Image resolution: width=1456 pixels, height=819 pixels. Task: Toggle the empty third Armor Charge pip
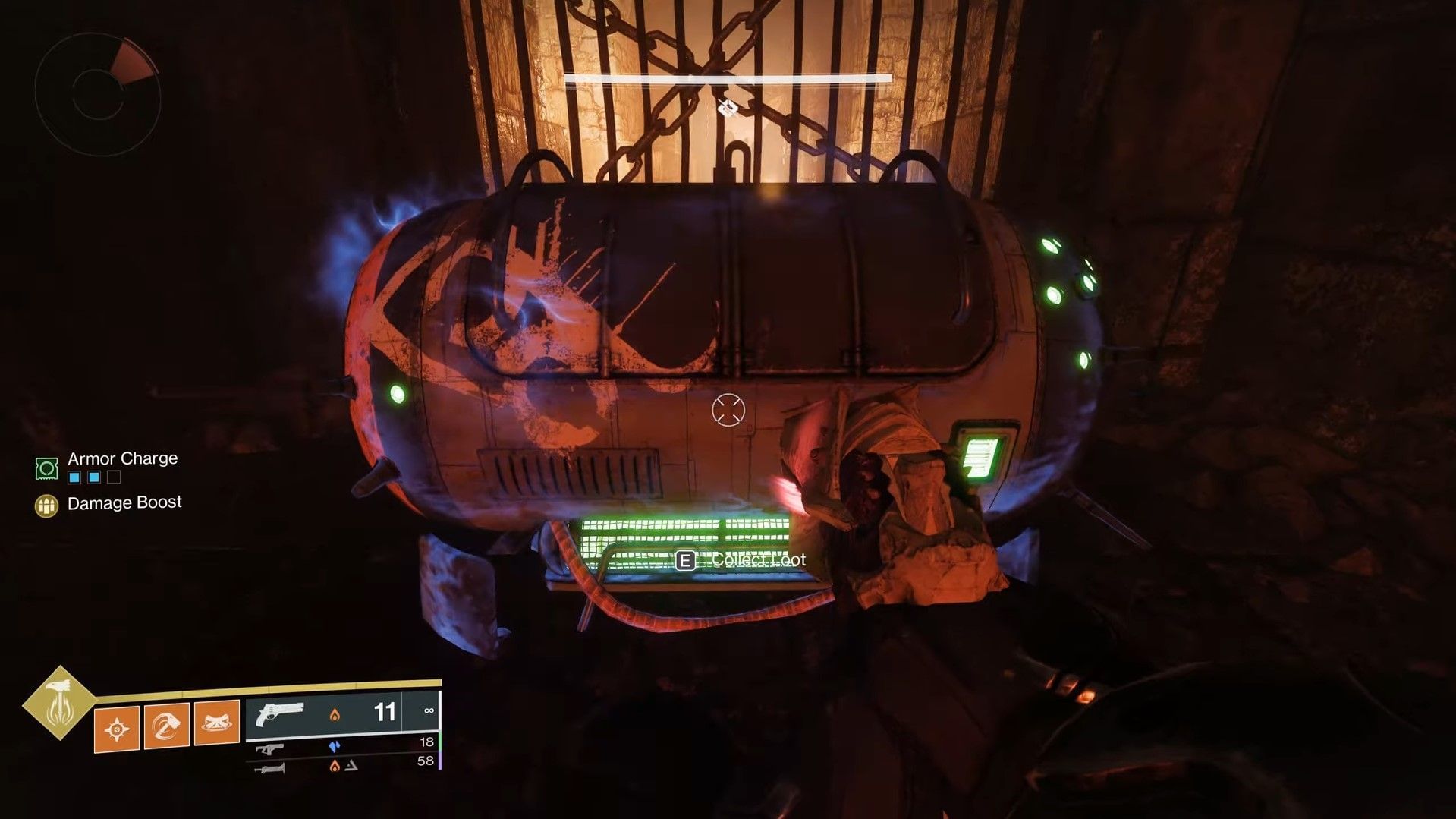click(x=114, y=477)
